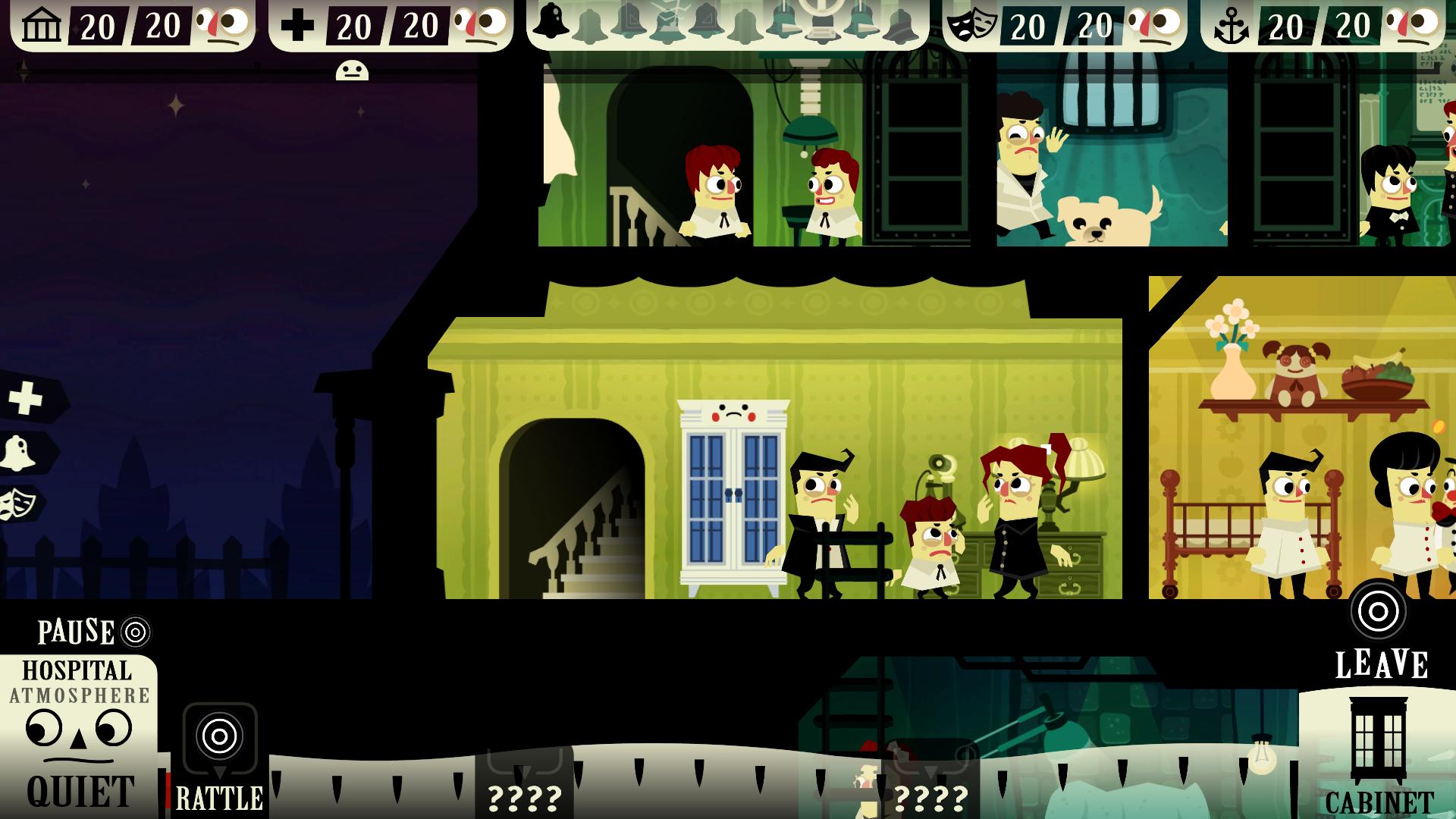1456x819 pixels.
Task: Select the anchor ship counter panel
Action: pos(1322,26)
